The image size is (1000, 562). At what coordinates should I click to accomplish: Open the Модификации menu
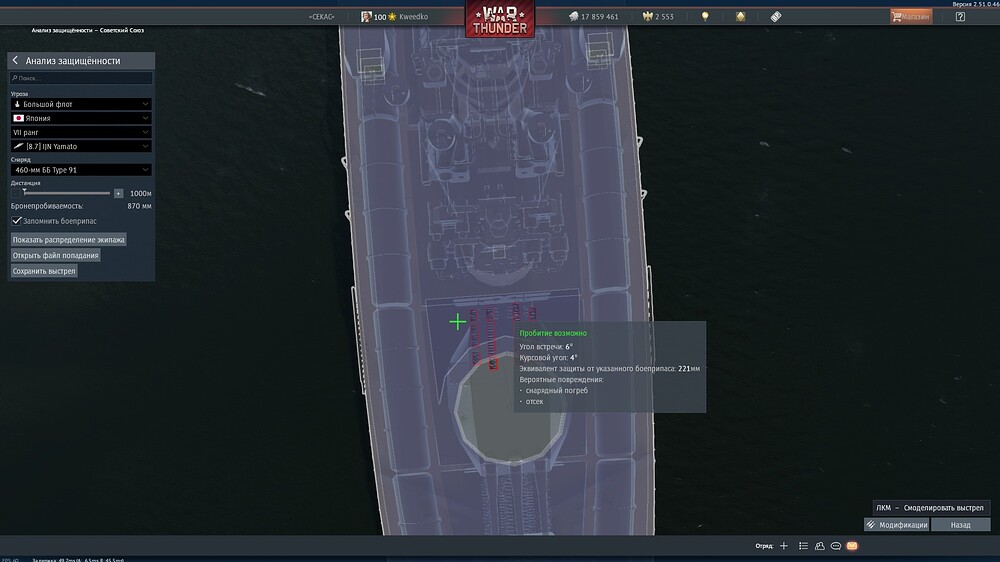click(x=897, y=524)
